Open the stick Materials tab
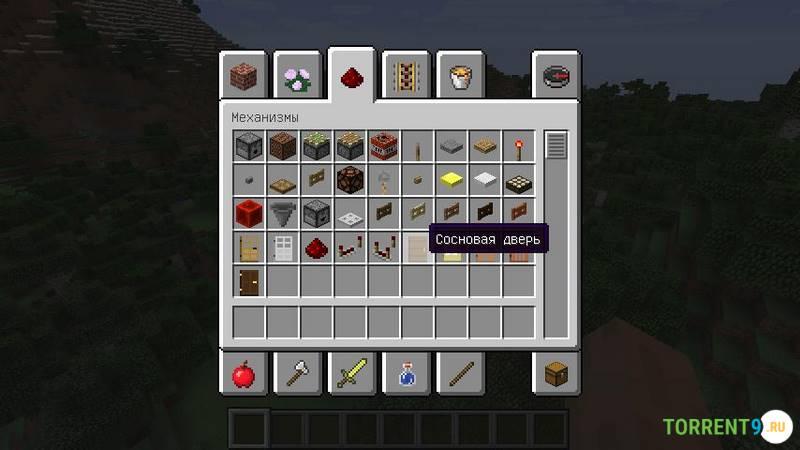Image resolution: width=800 pixels, height=450 pixels. click(x=459, y=375)
